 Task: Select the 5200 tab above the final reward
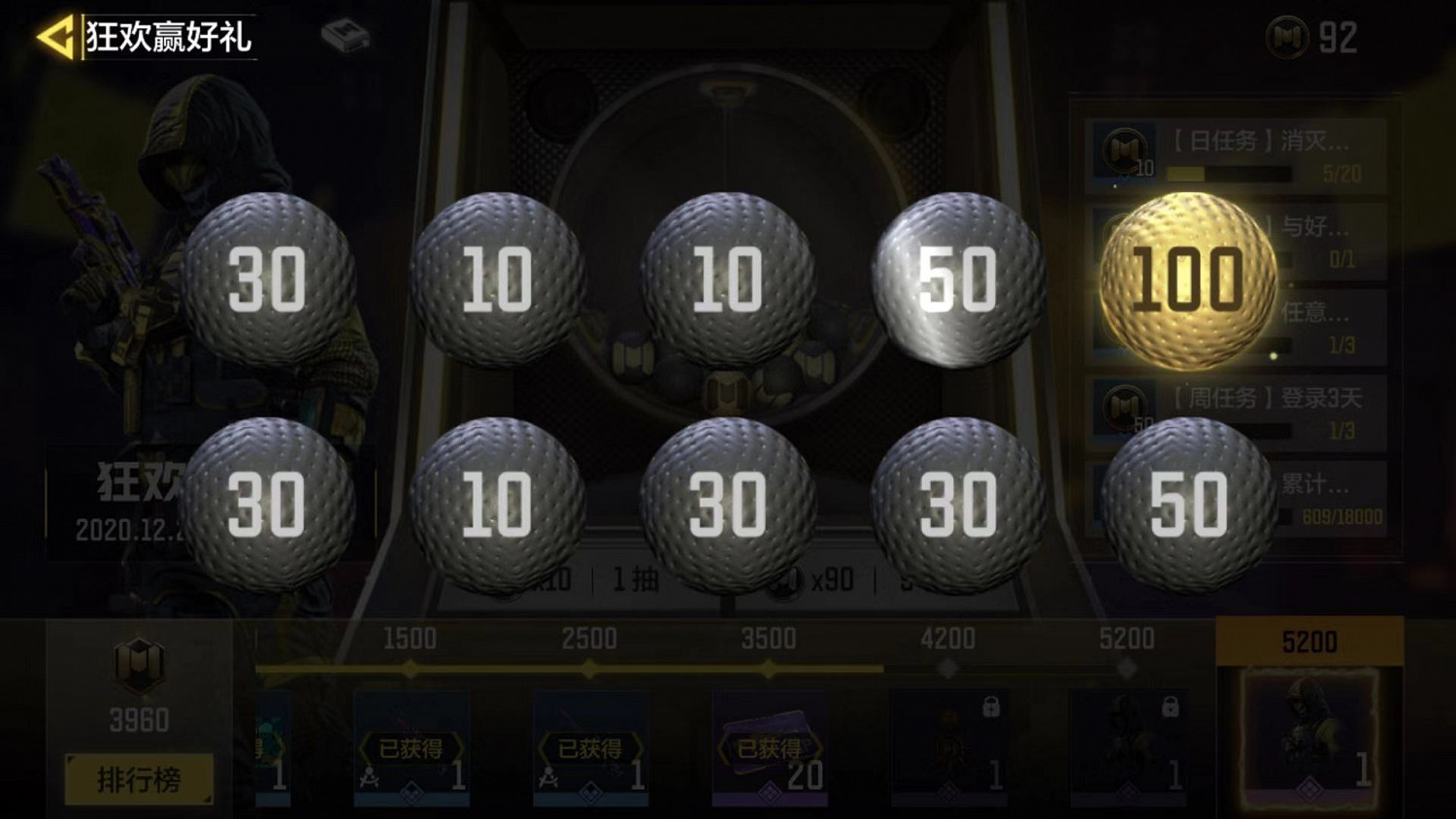pos(1308,640)
